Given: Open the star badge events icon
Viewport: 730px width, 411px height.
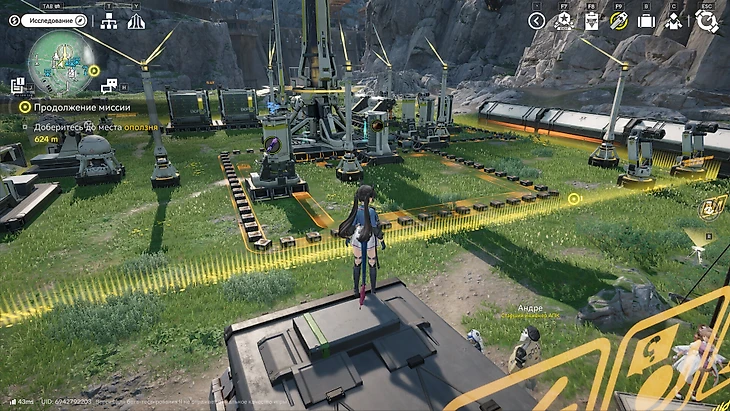Looking at the screenshot, I should coord(564,21).
